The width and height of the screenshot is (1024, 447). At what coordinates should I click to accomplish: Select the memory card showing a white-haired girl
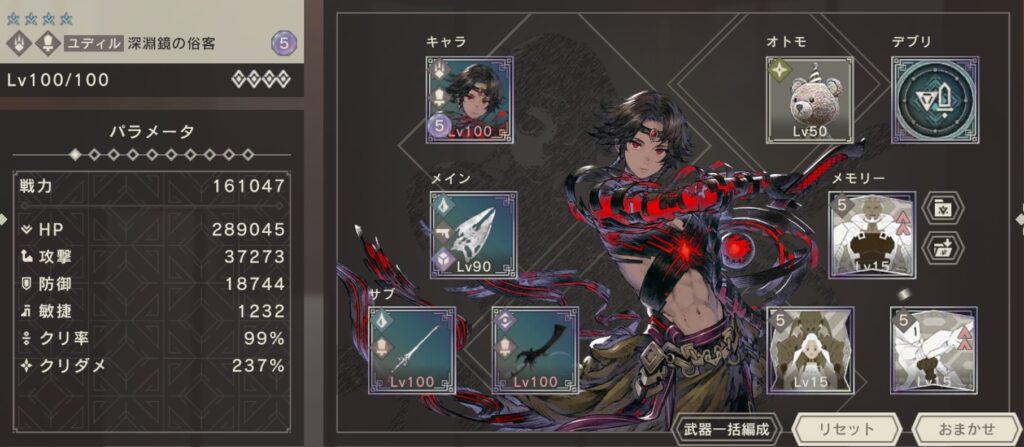pos(808,350)
